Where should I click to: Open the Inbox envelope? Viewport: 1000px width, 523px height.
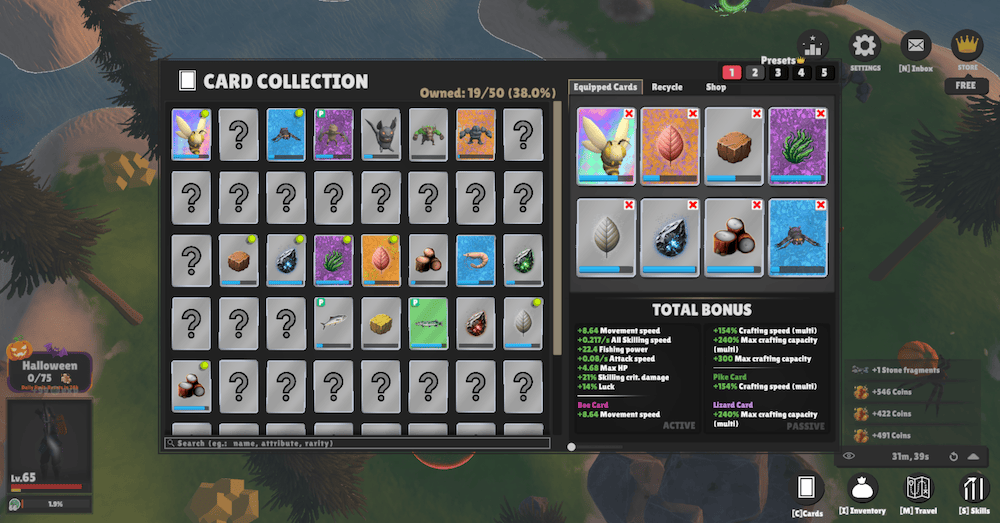[x=916, y=46]
